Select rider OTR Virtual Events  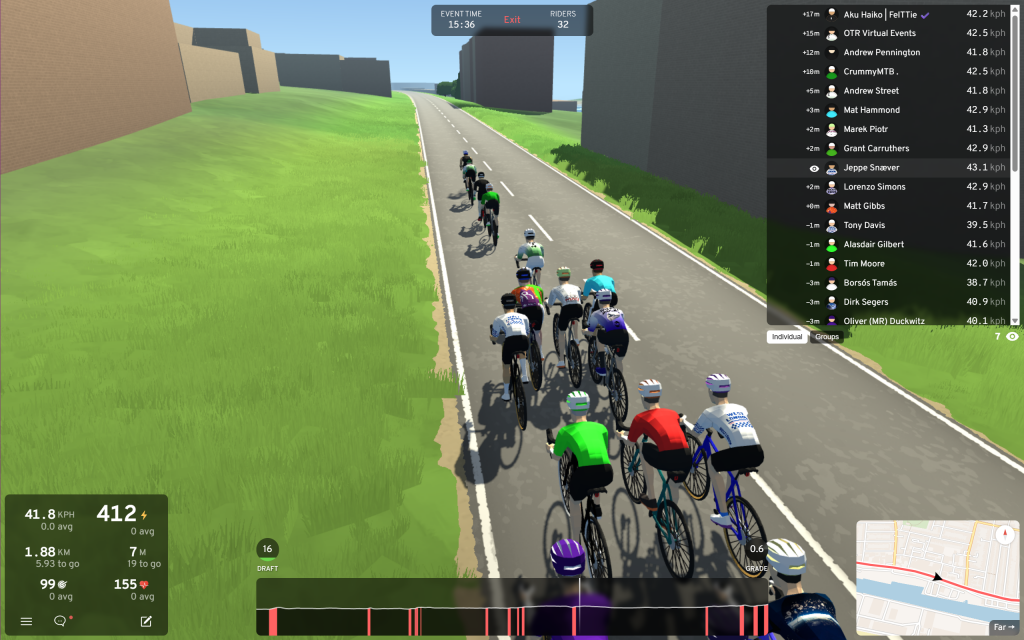click(x=880, y=33)
